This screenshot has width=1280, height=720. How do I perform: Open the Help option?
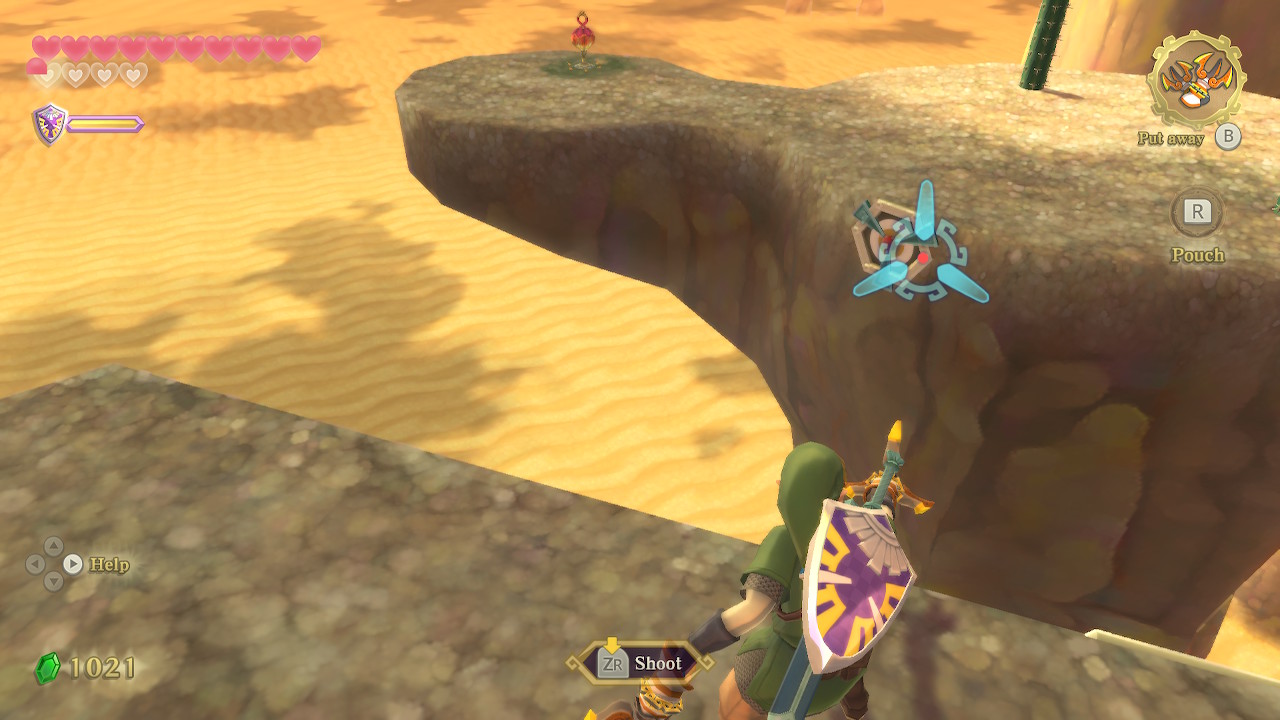(108, 564)
